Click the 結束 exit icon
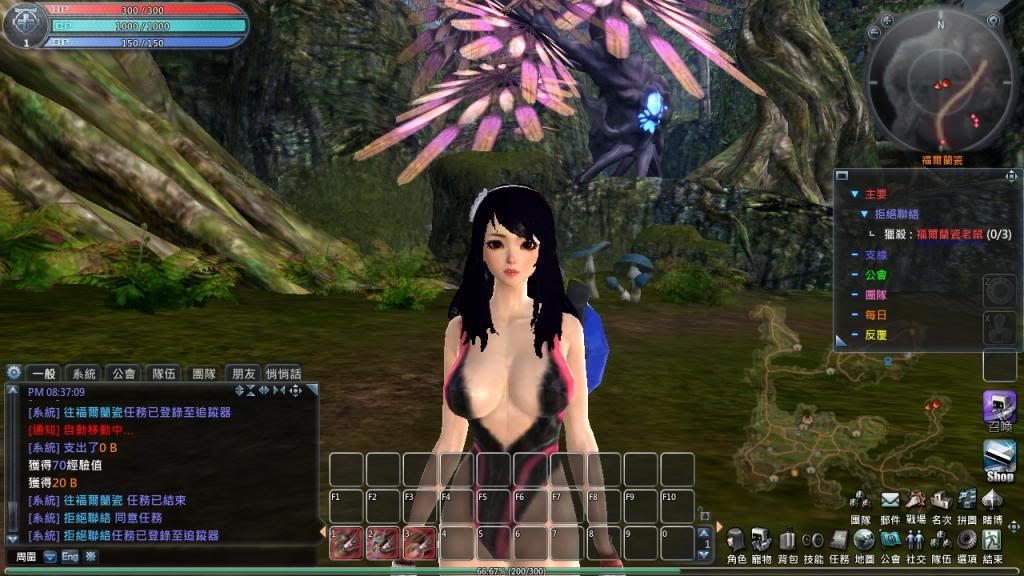The width and height of the screenshot is (1024, 576). pos(992,540)
